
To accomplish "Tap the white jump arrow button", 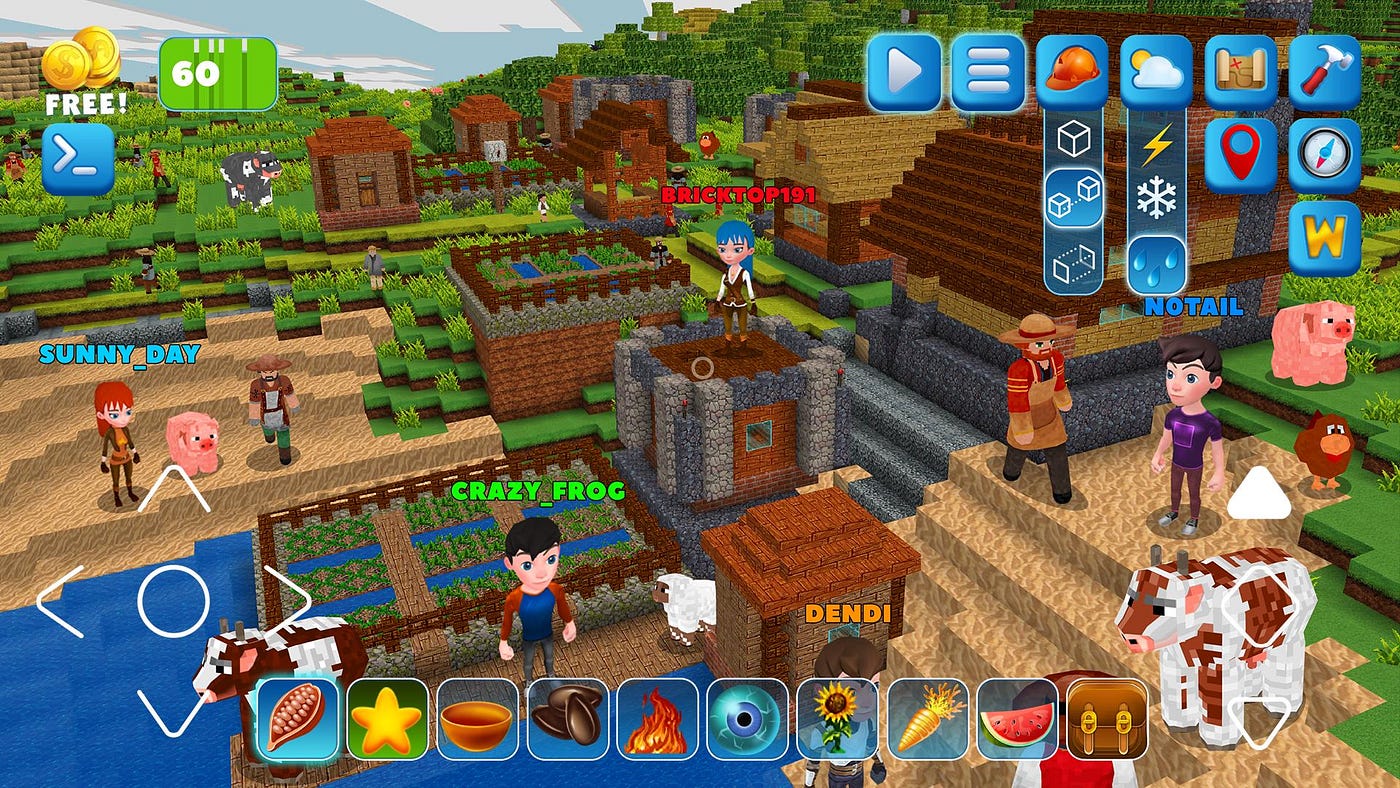I will [x=1259, y=493].
